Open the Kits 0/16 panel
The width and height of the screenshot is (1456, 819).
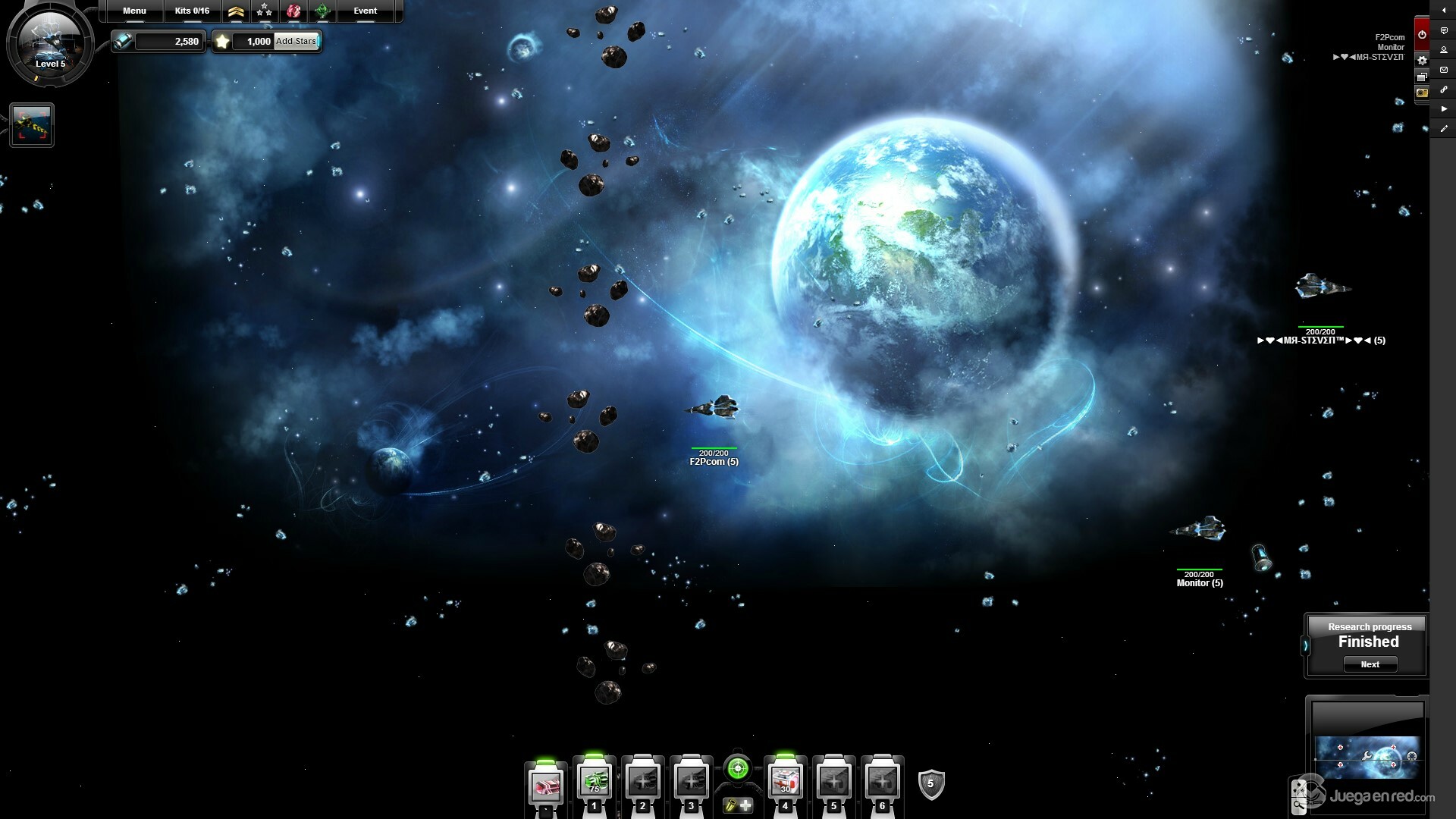(x=192, y=11)
